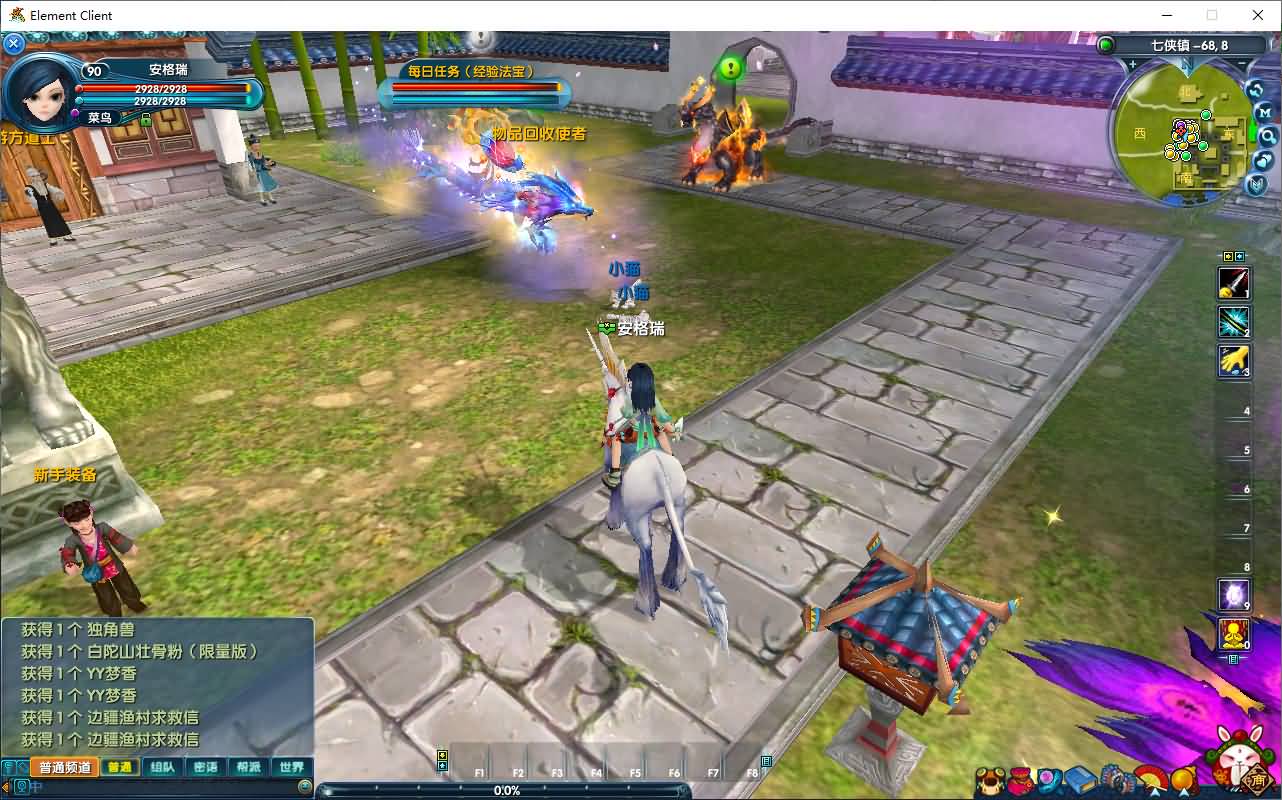Click the magnifying glass search icon
This screenshot has height=800, width=1282.
1268,137
